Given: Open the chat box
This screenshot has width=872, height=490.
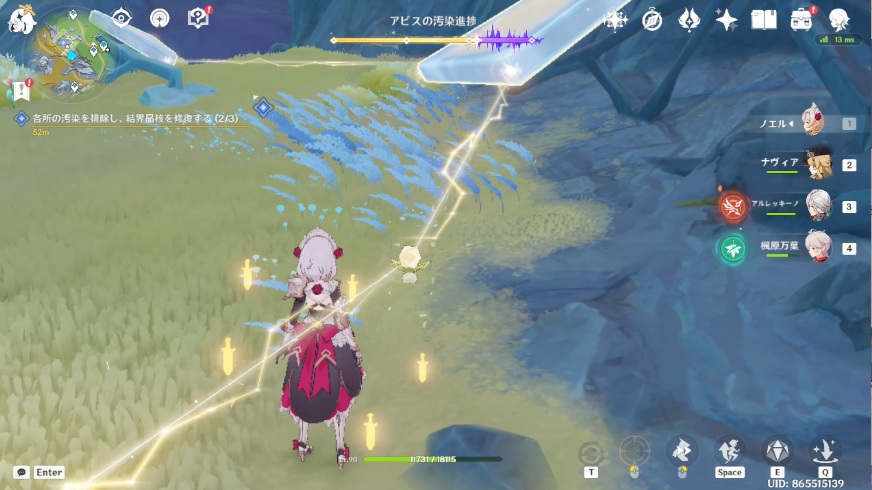Looking at the screenshot, I should 21,472.
